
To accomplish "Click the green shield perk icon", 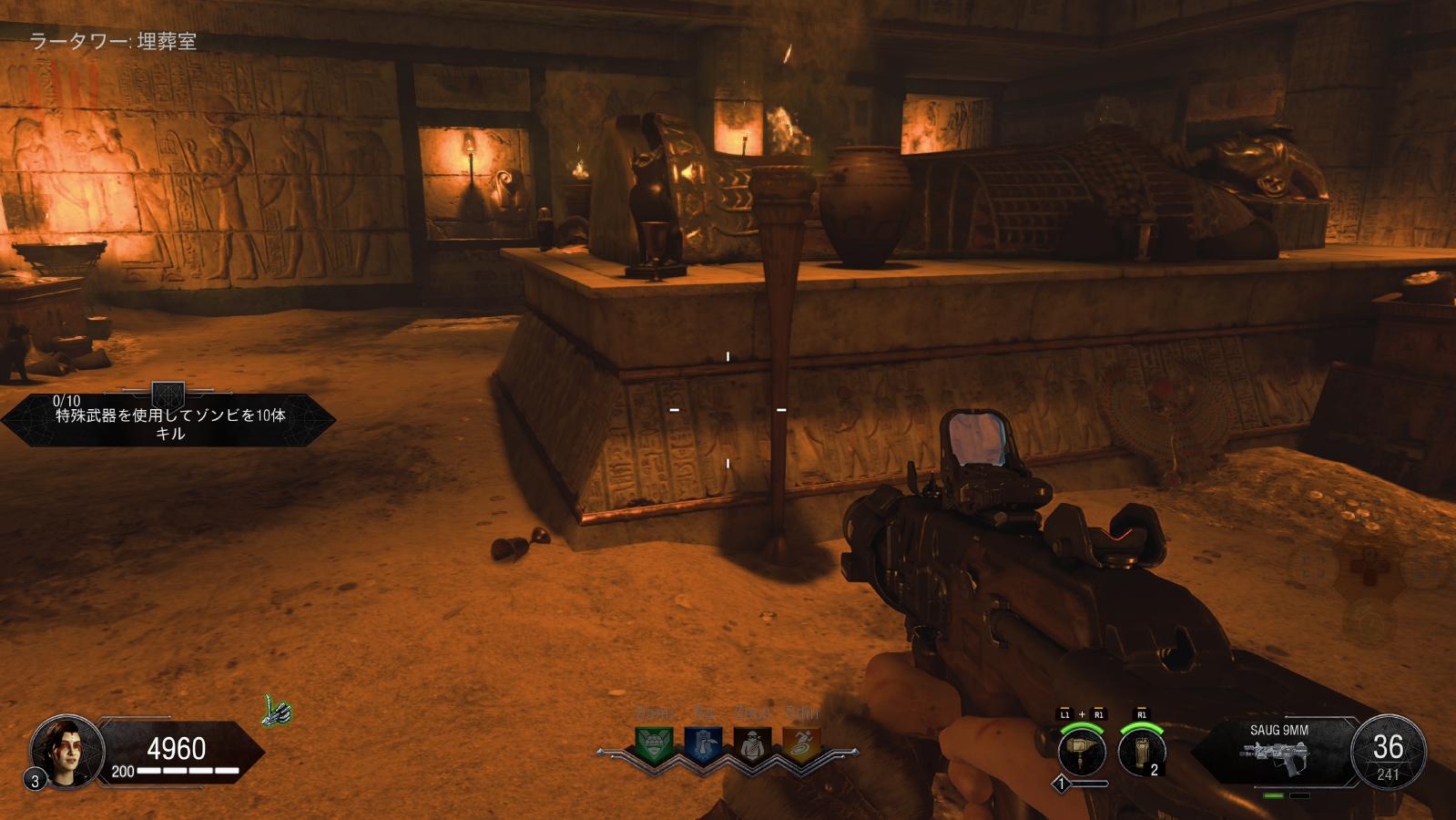I will pos(654,745).
